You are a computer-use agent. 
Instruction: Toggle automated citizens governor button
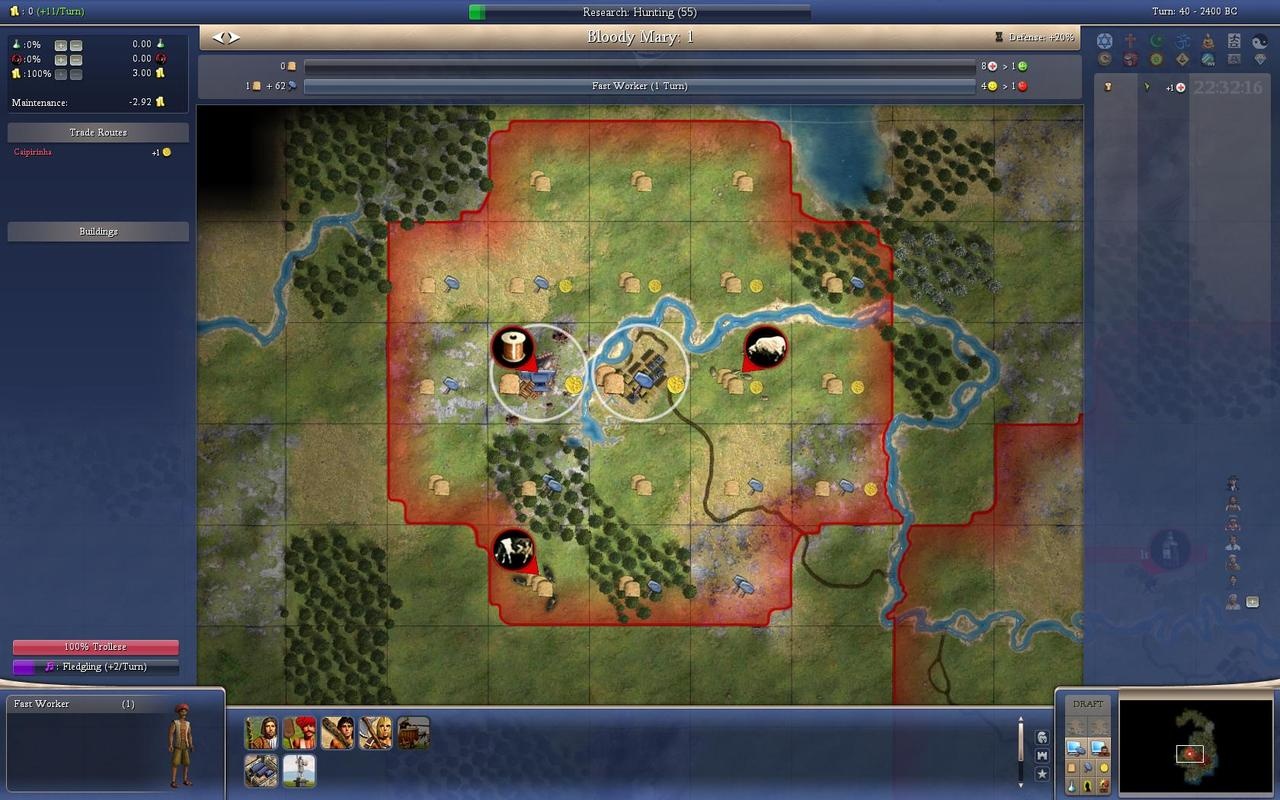1099,747
